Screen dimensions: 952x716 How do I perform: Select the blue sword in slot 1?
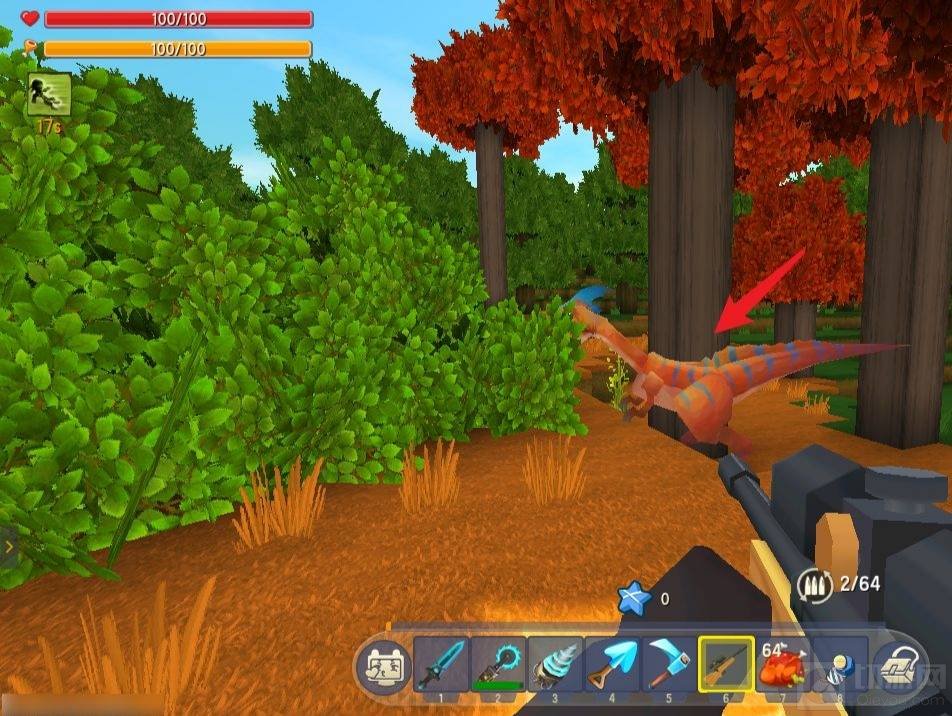tap(441, 664)
